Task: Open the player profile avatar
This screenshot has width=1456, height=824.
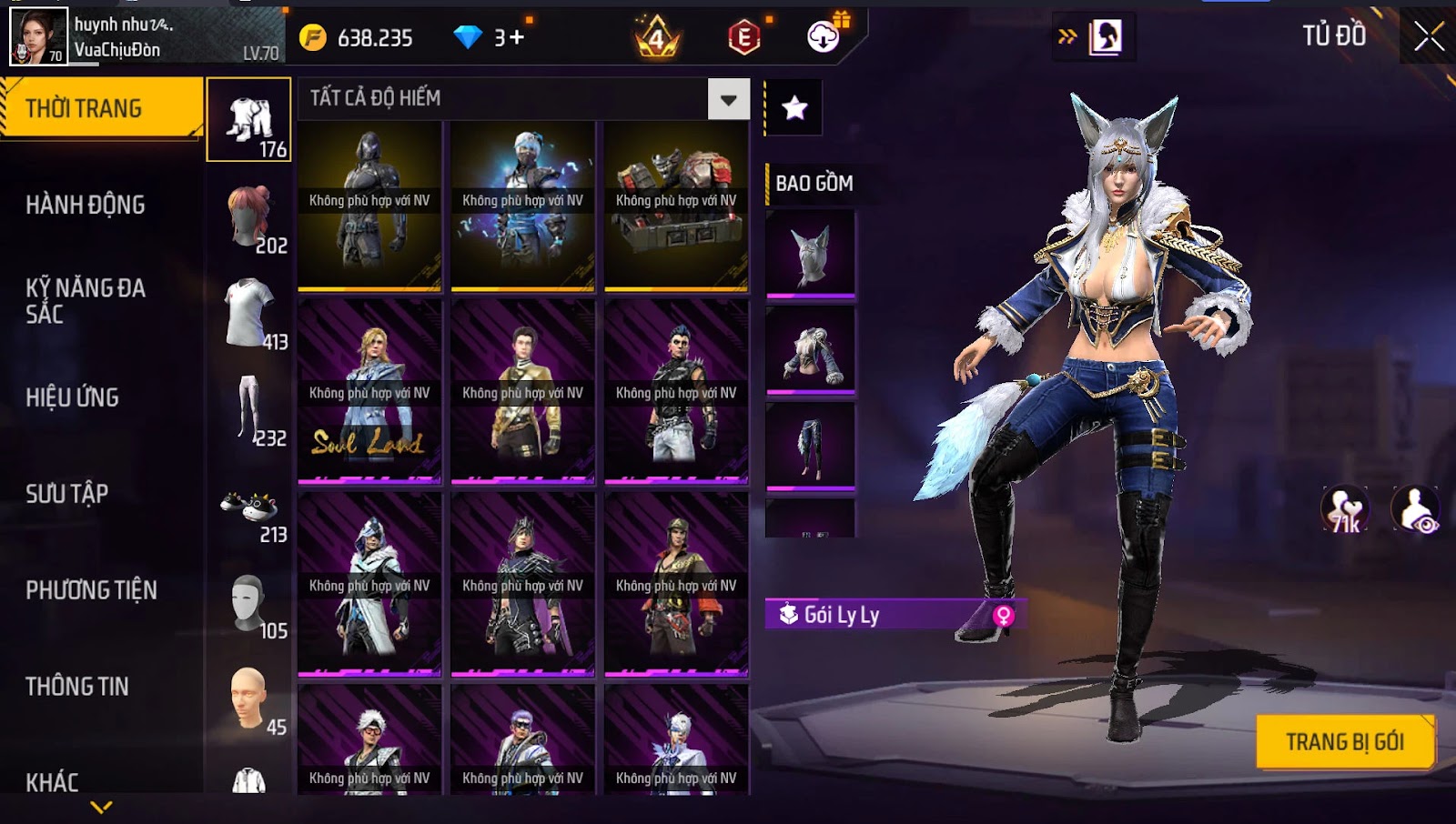Action: click(38, 36)
